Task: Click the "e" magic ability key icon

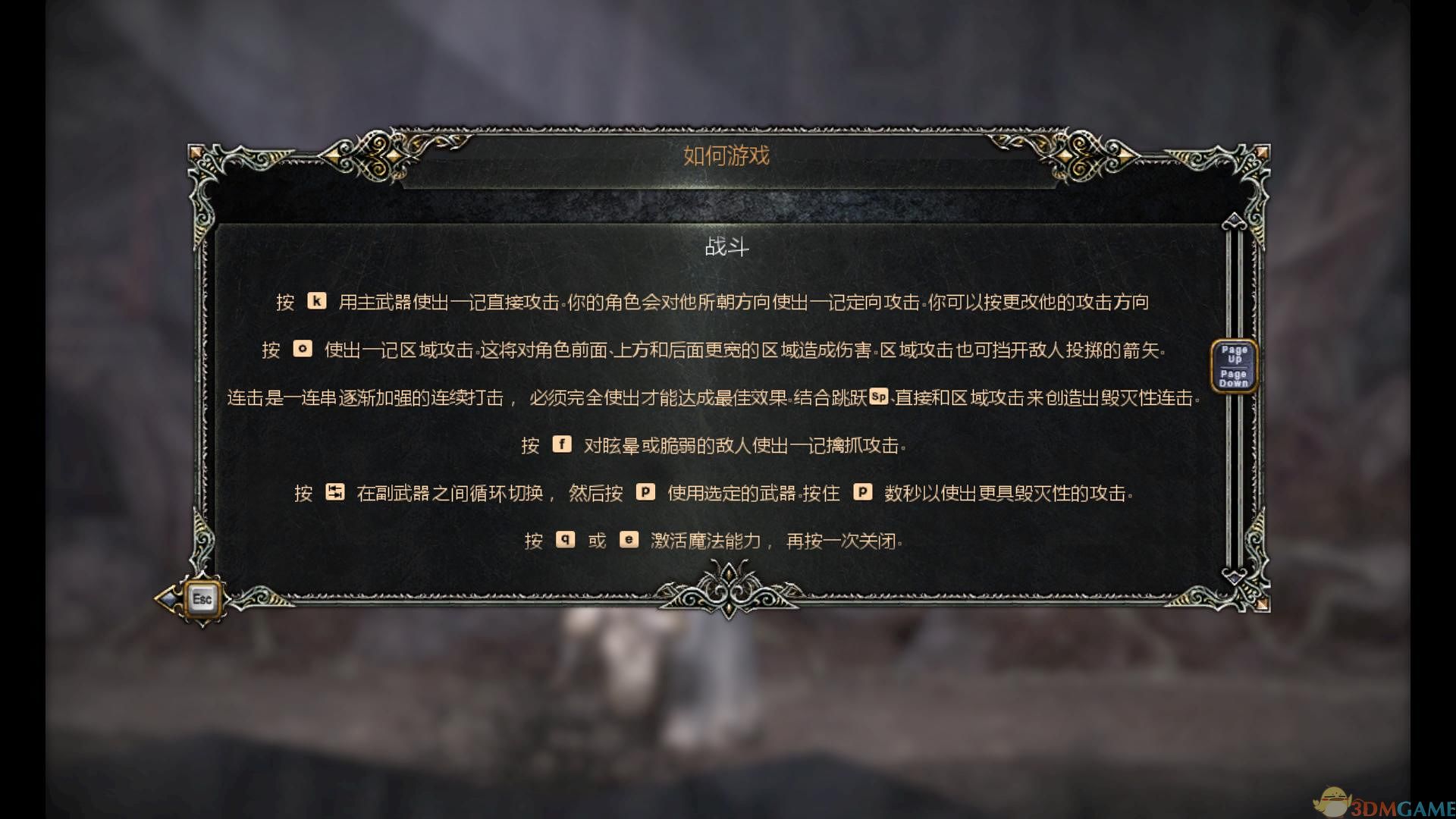Action: (x=629, y=540)
